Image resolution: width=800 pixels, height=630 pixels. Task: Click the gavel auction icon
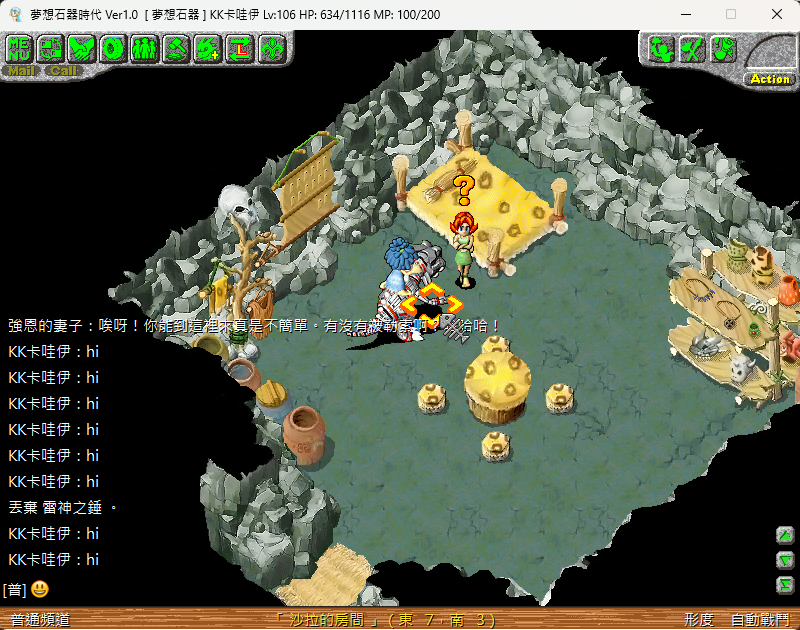tap(177, 47)
